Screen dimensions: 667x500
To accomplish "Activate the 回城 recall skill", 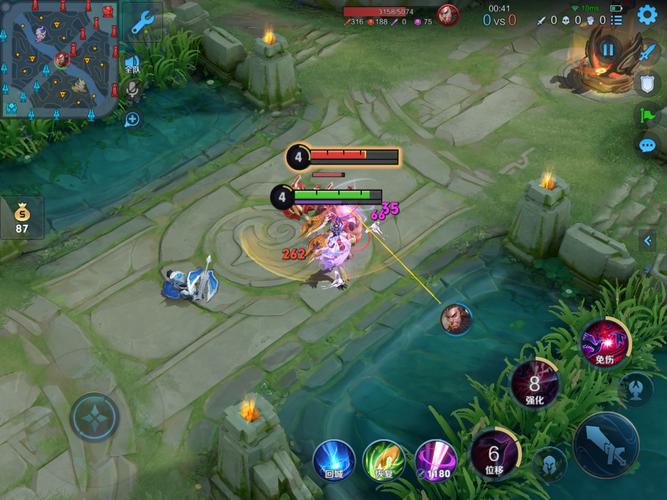I will pyautogui.click(x=333, y=459).
